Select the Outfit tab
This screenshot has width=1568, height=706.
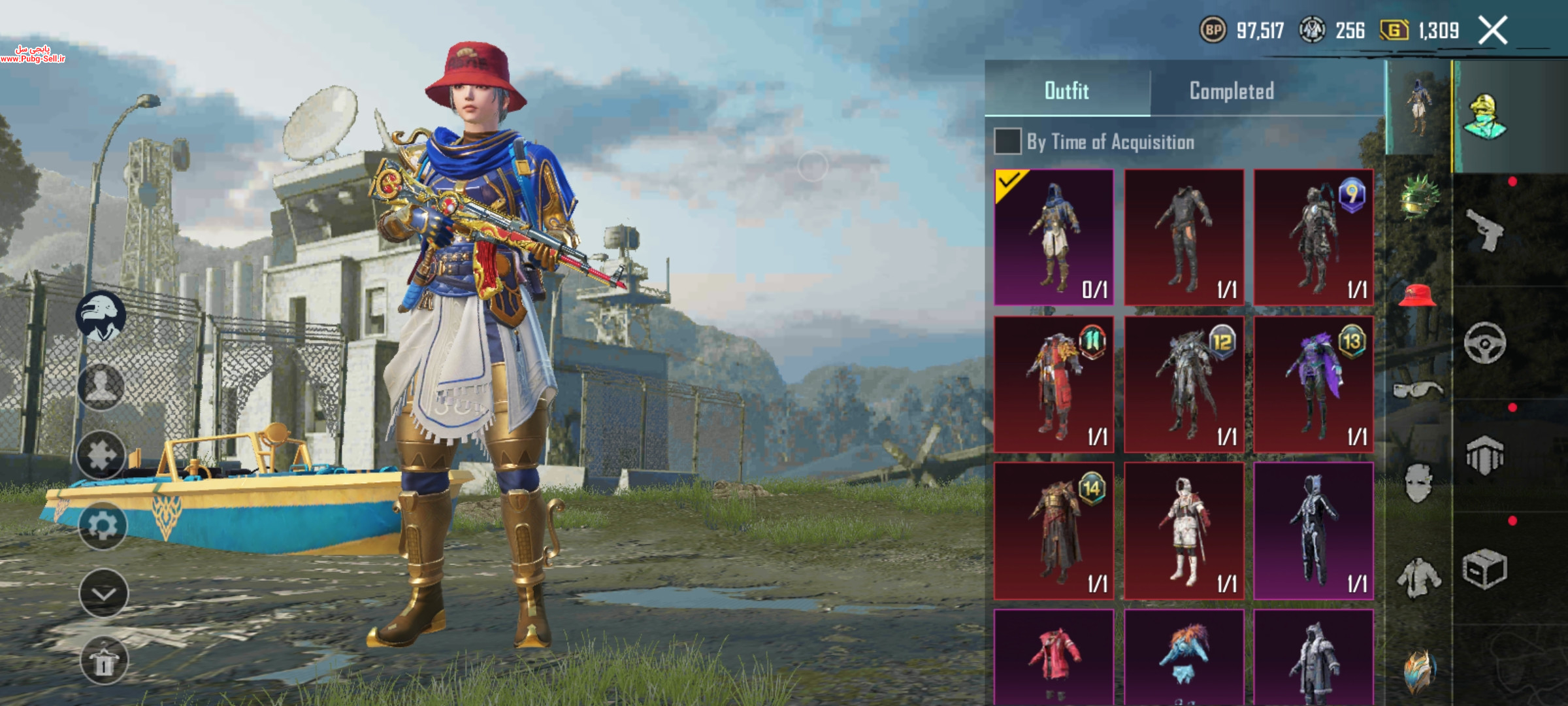(1067, 91)
